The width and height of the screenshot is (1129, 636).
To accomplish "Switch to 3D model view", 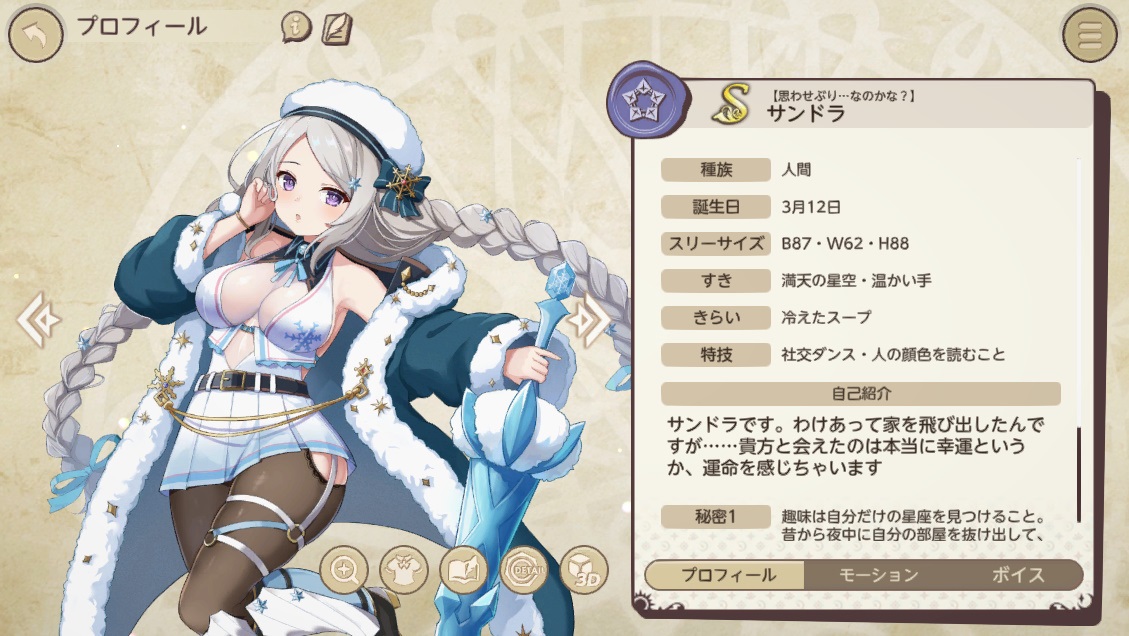I will point(583,570).
